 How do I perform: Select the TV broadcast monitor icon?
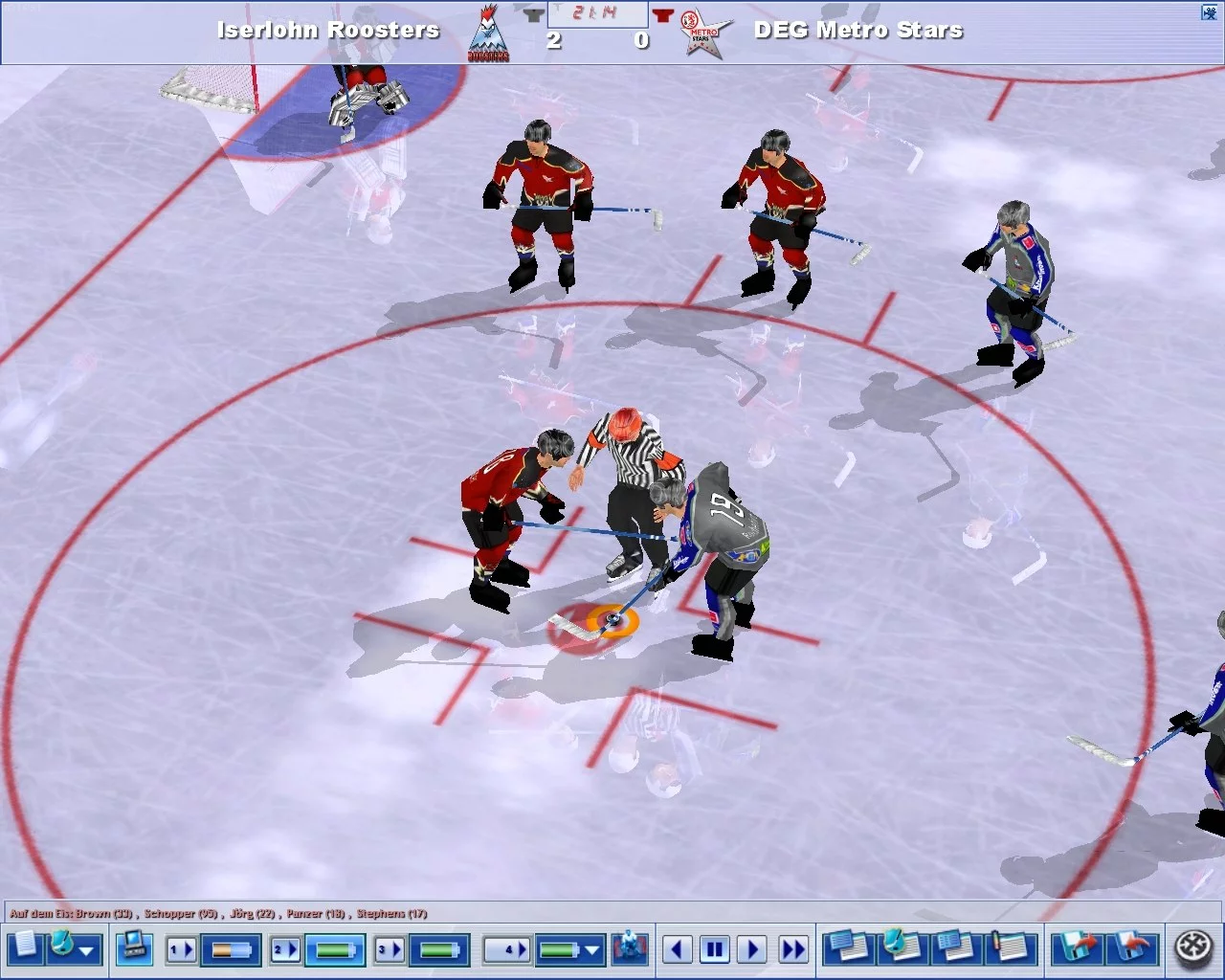pyautogui.click(x=135, y=949)
